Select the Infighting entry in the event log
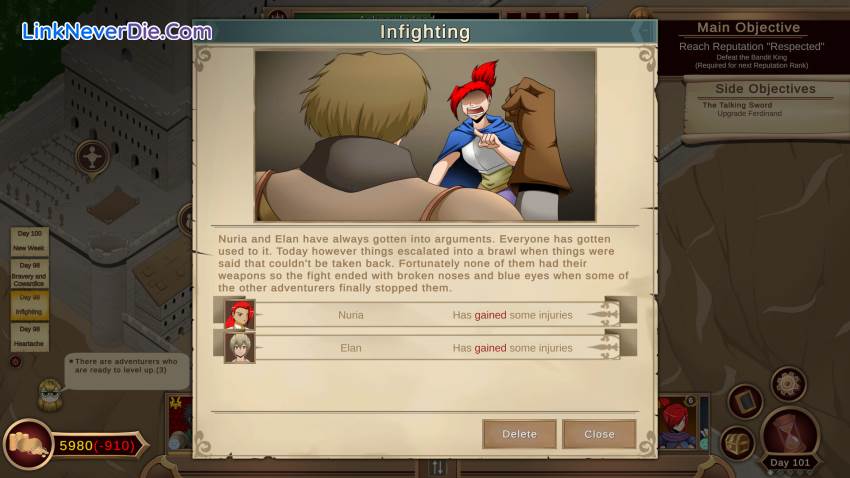850x478 pixels. [29, 305]
